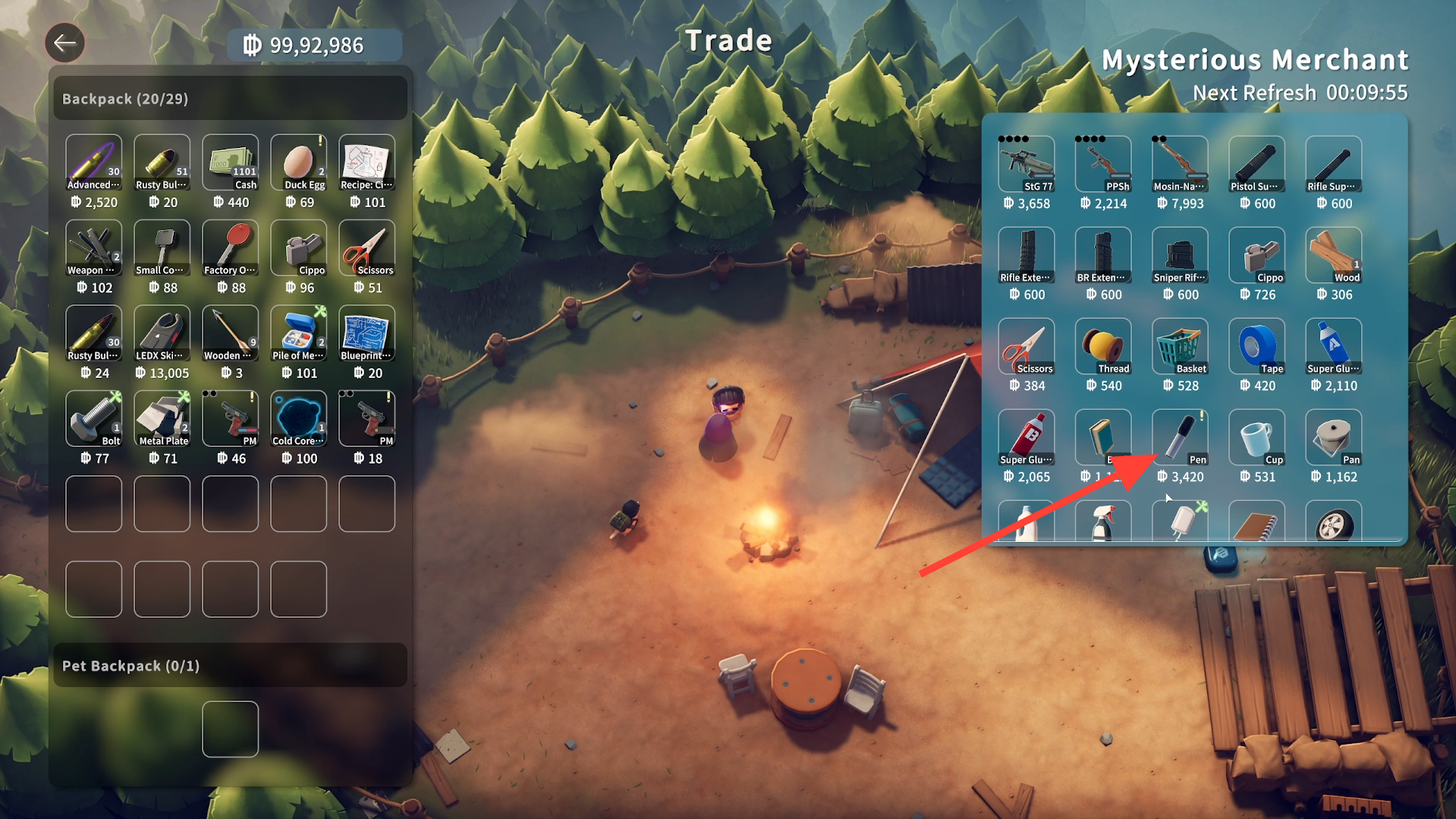Screen dimensions: 1456x819
Task: Select the Cup from merchant
Action: pos(1256,438)
